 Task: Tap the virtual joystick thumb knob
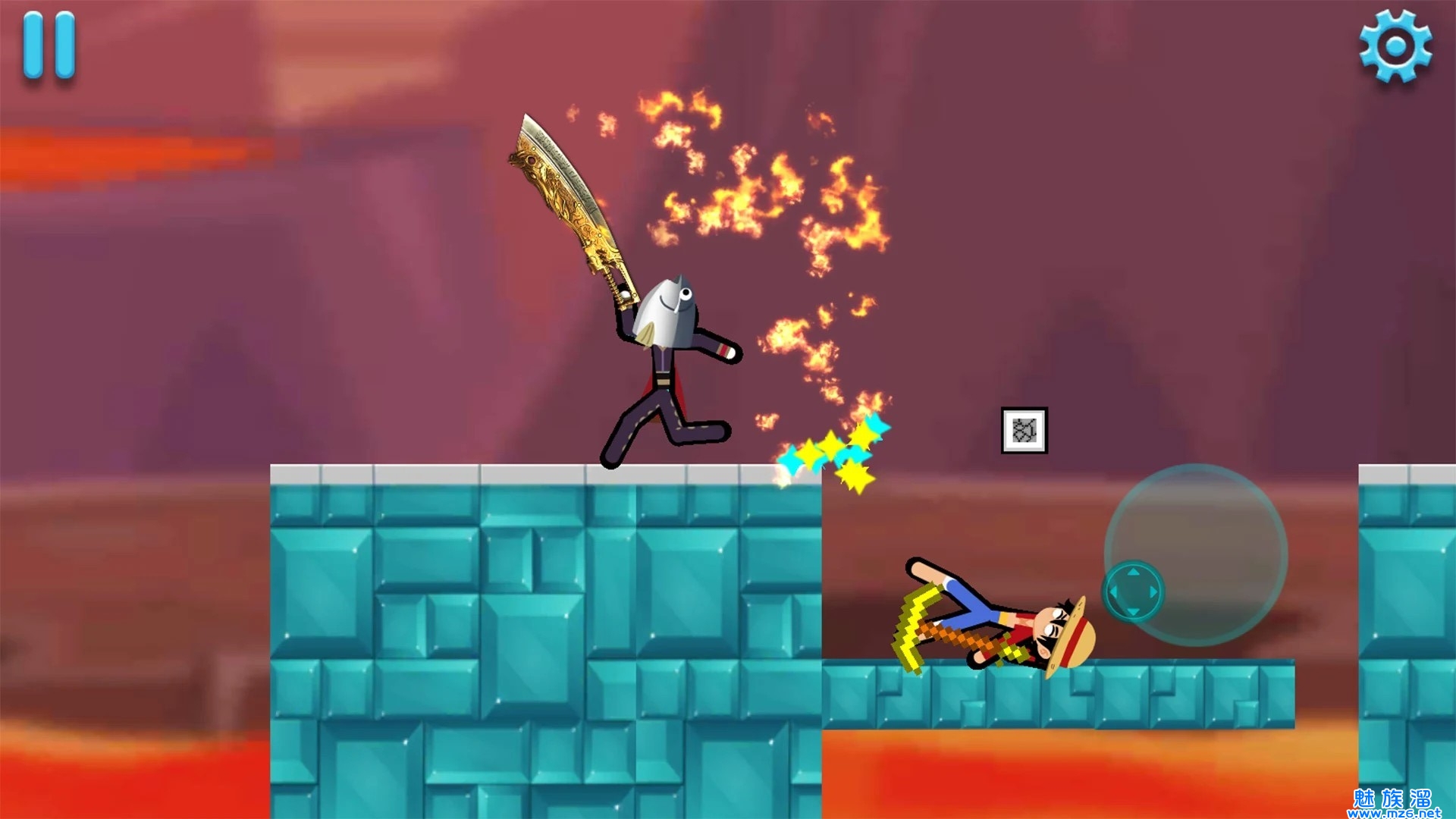(x=1133, y=591)
